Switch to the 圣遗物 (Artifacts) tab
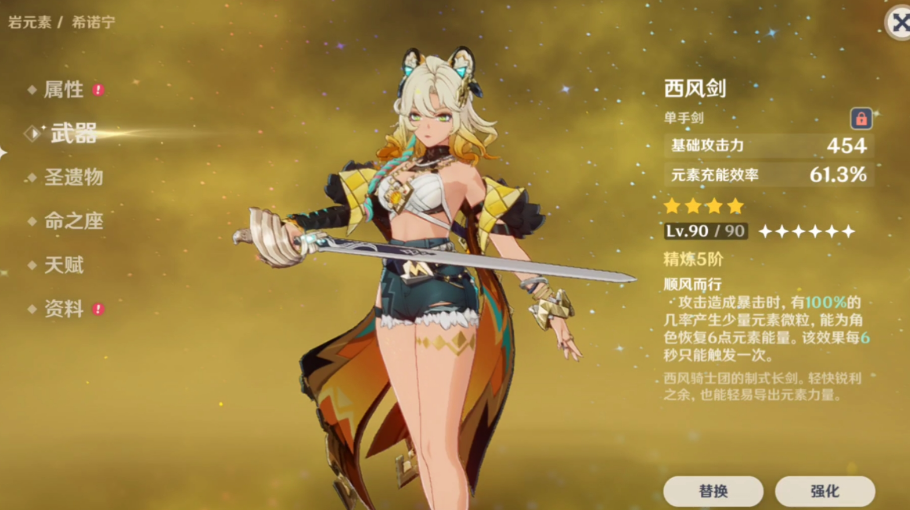This screenshot has width=910, height=510. (x=73, y=177)
